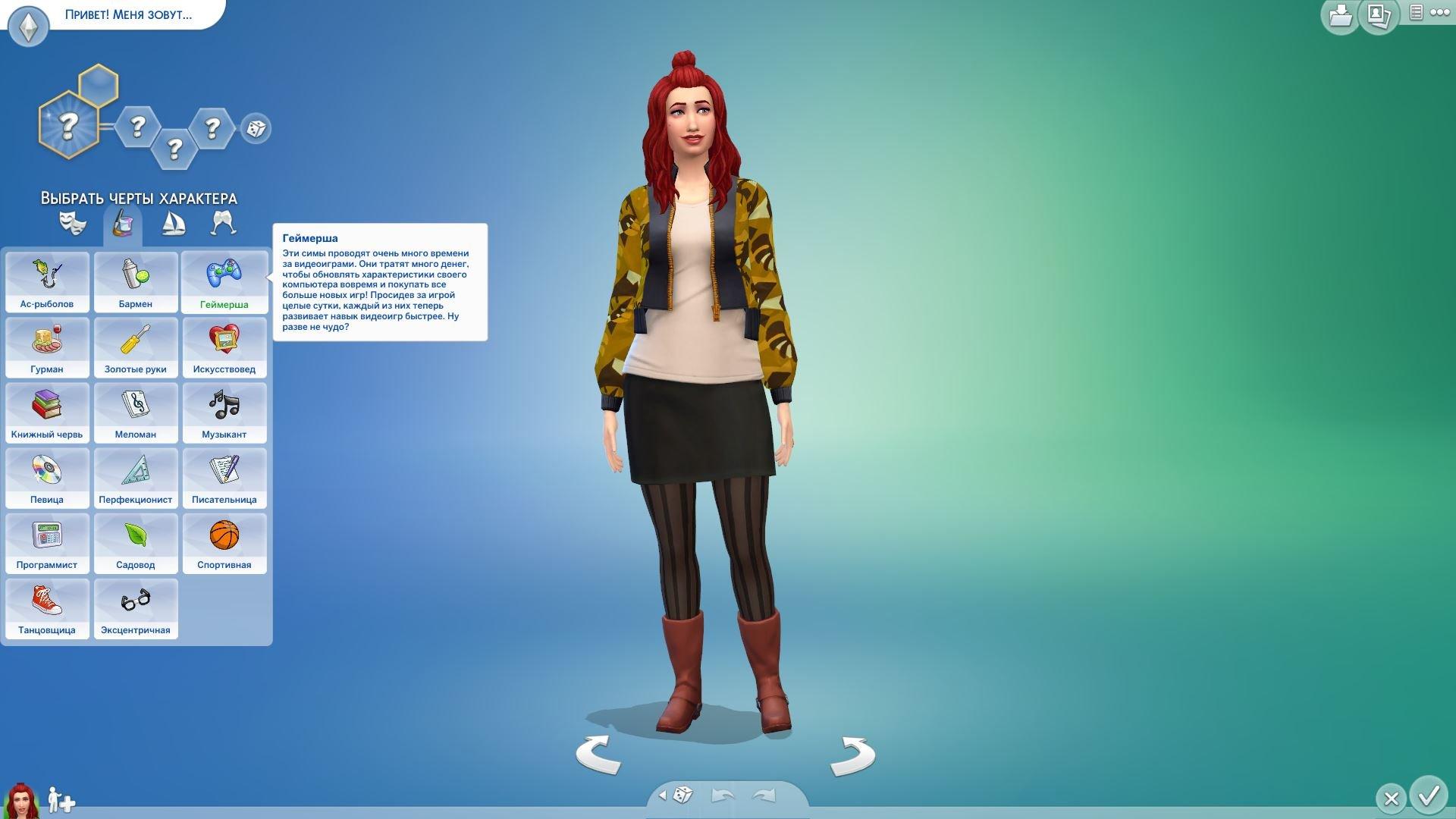Screen dimensions: 1456x819
Task: Open the sailboat lifestyle trait category
Action: tap(173, 223)
